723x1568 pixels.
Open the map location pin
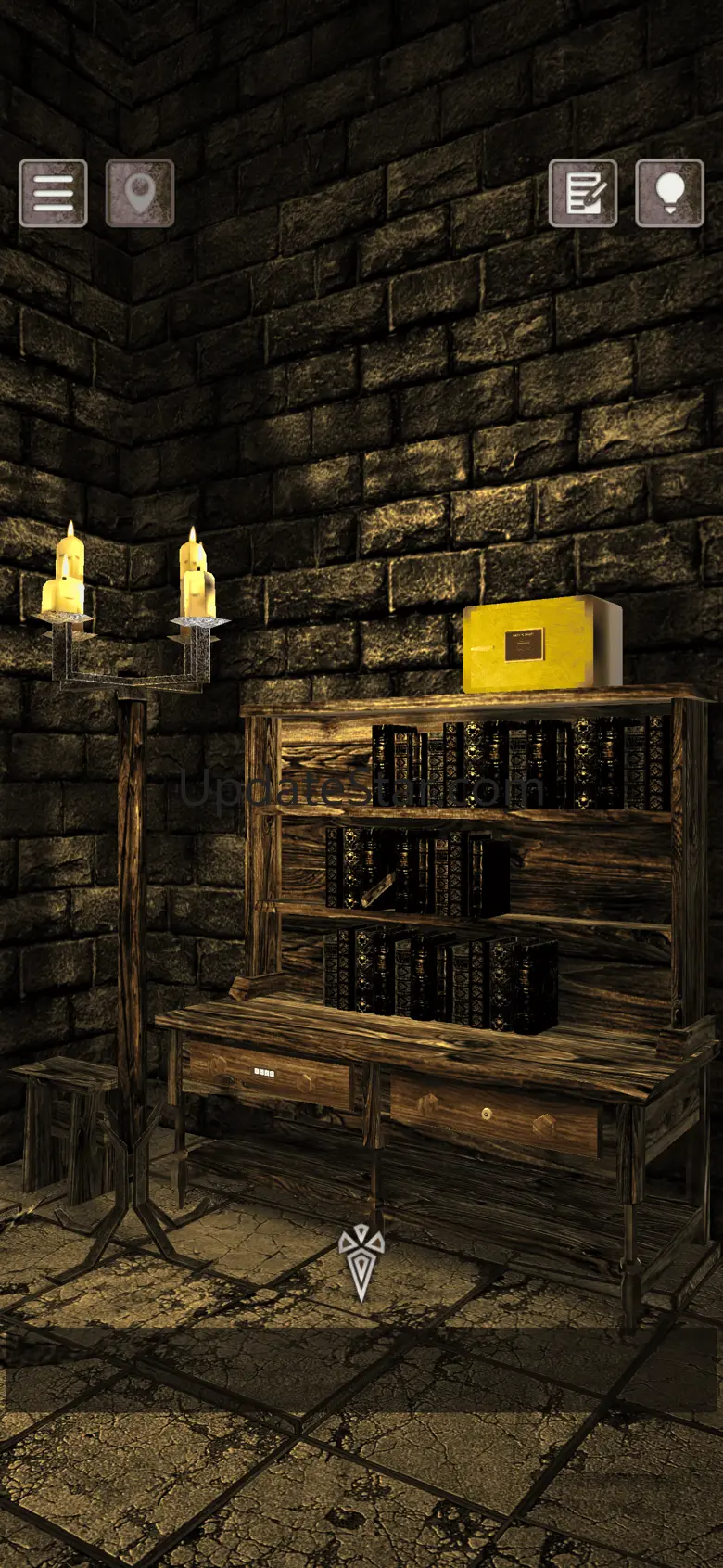pyautogui.click(x=140, y=193)
